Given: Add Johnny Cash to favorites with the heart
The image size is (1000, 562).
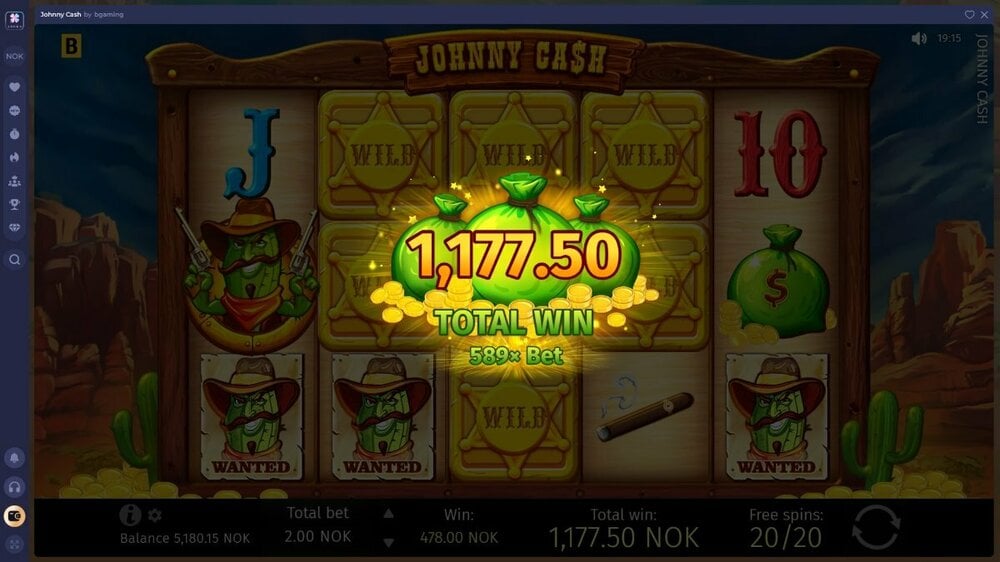Looking at the screenshot, I should click(969, 15).
